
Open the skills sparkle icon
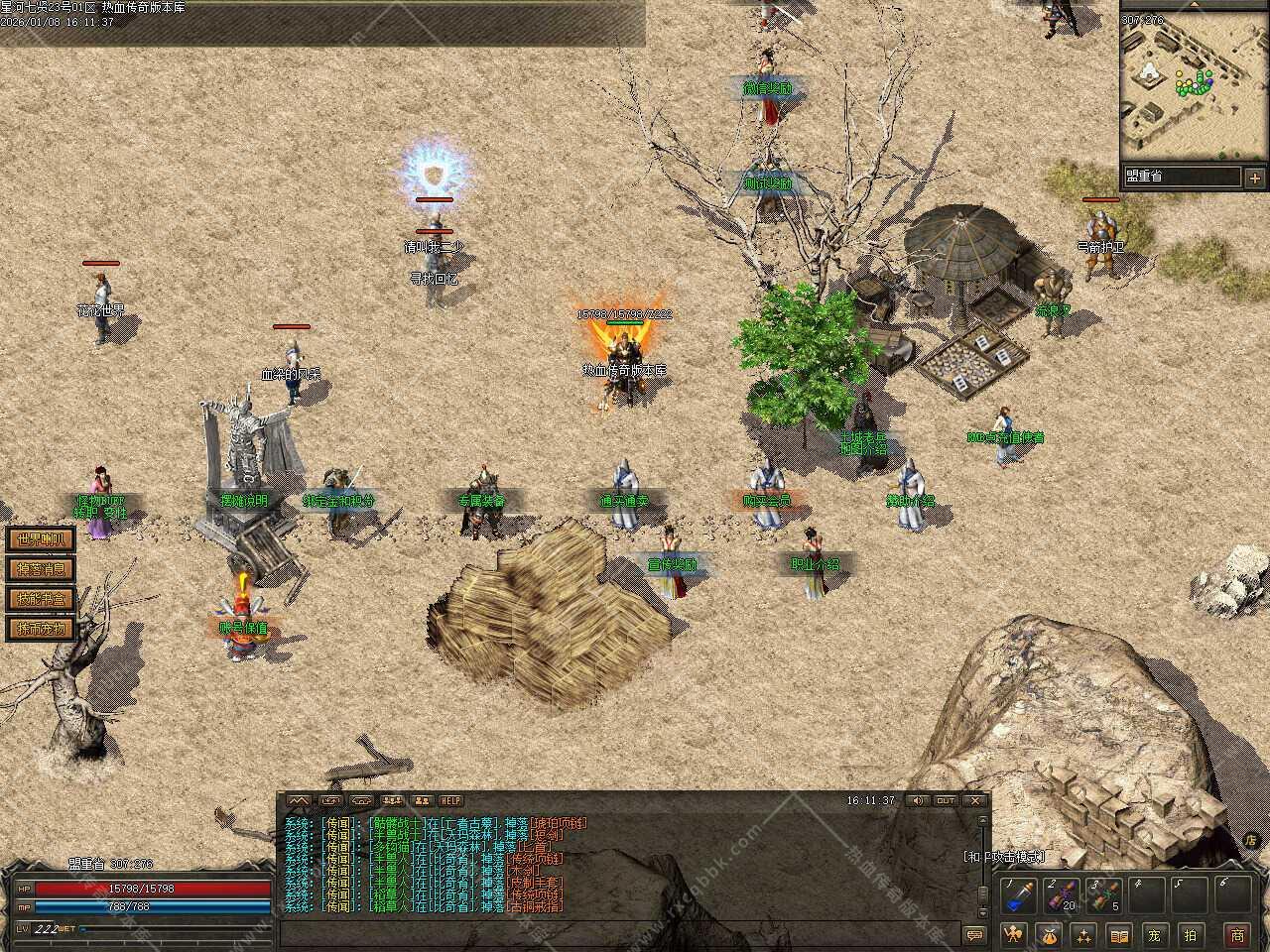point(1083,934)
